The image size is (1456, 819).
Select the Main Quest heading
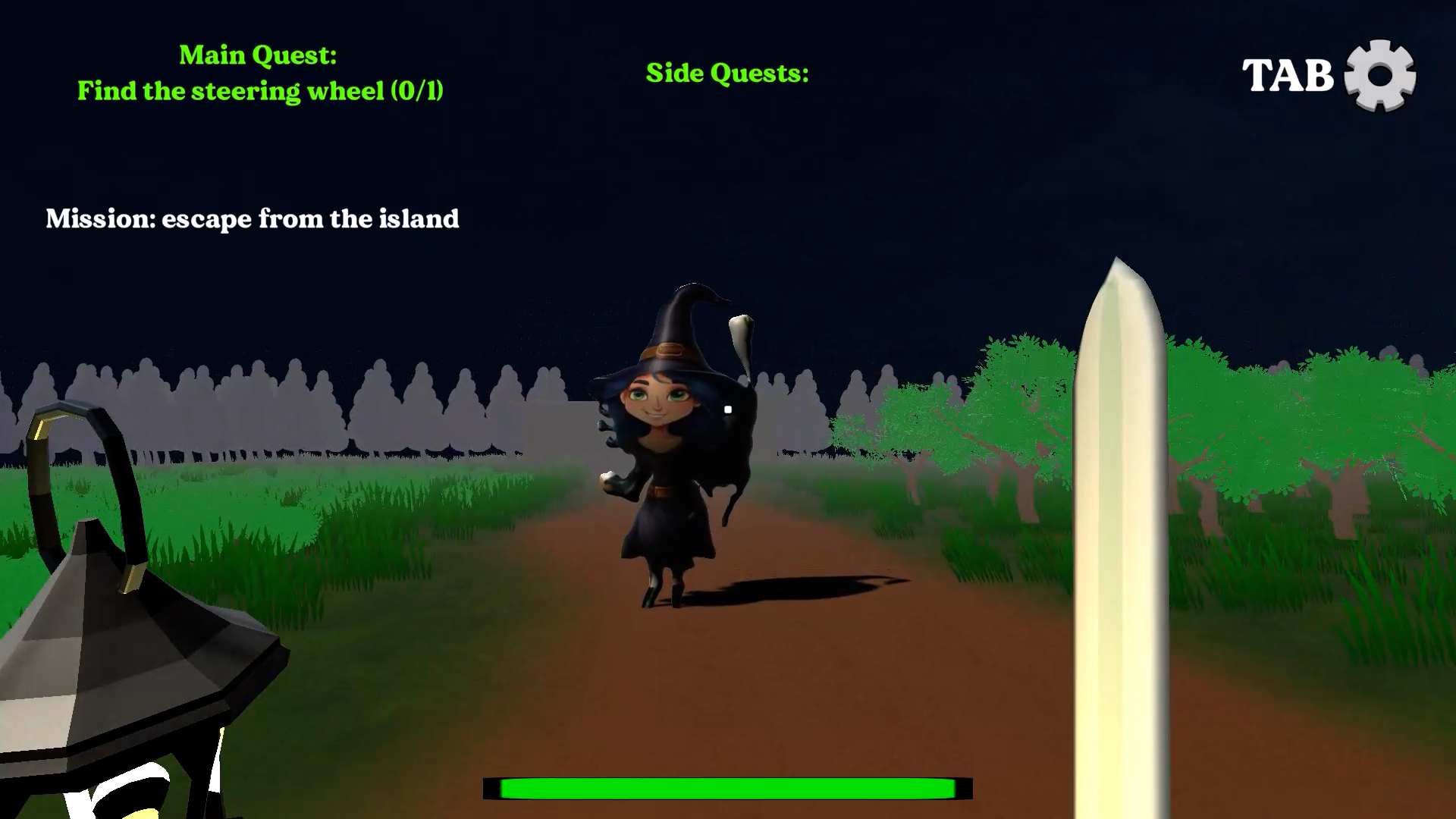[x=258, y=55]
